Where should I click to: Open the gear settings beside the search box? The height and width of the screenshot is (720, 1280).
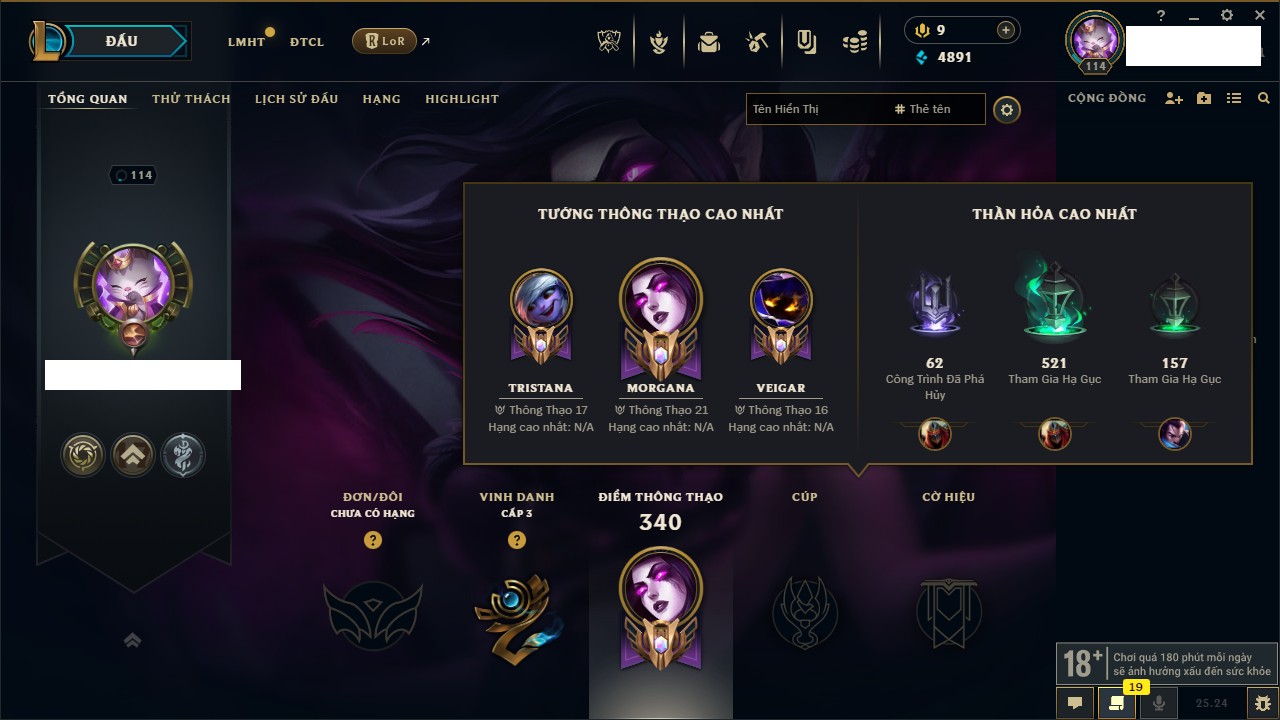tap(1007, 110)
